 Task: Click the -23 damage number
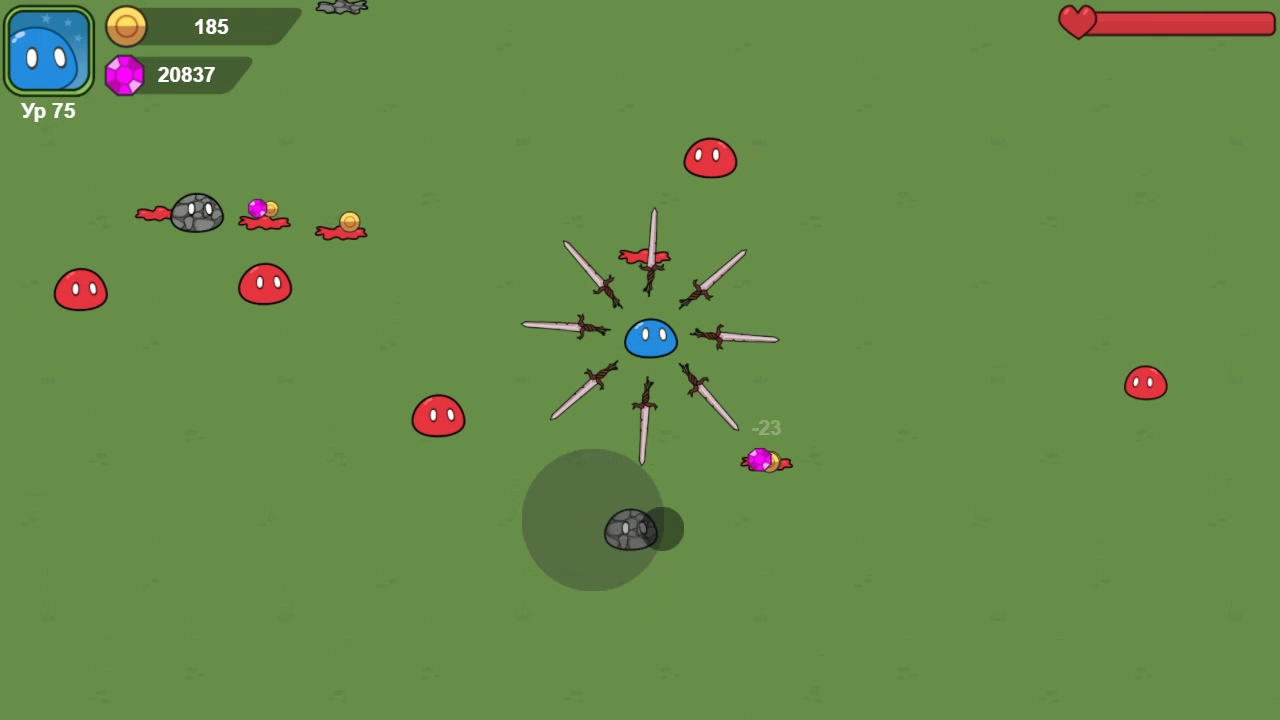(x=766, y=428)
